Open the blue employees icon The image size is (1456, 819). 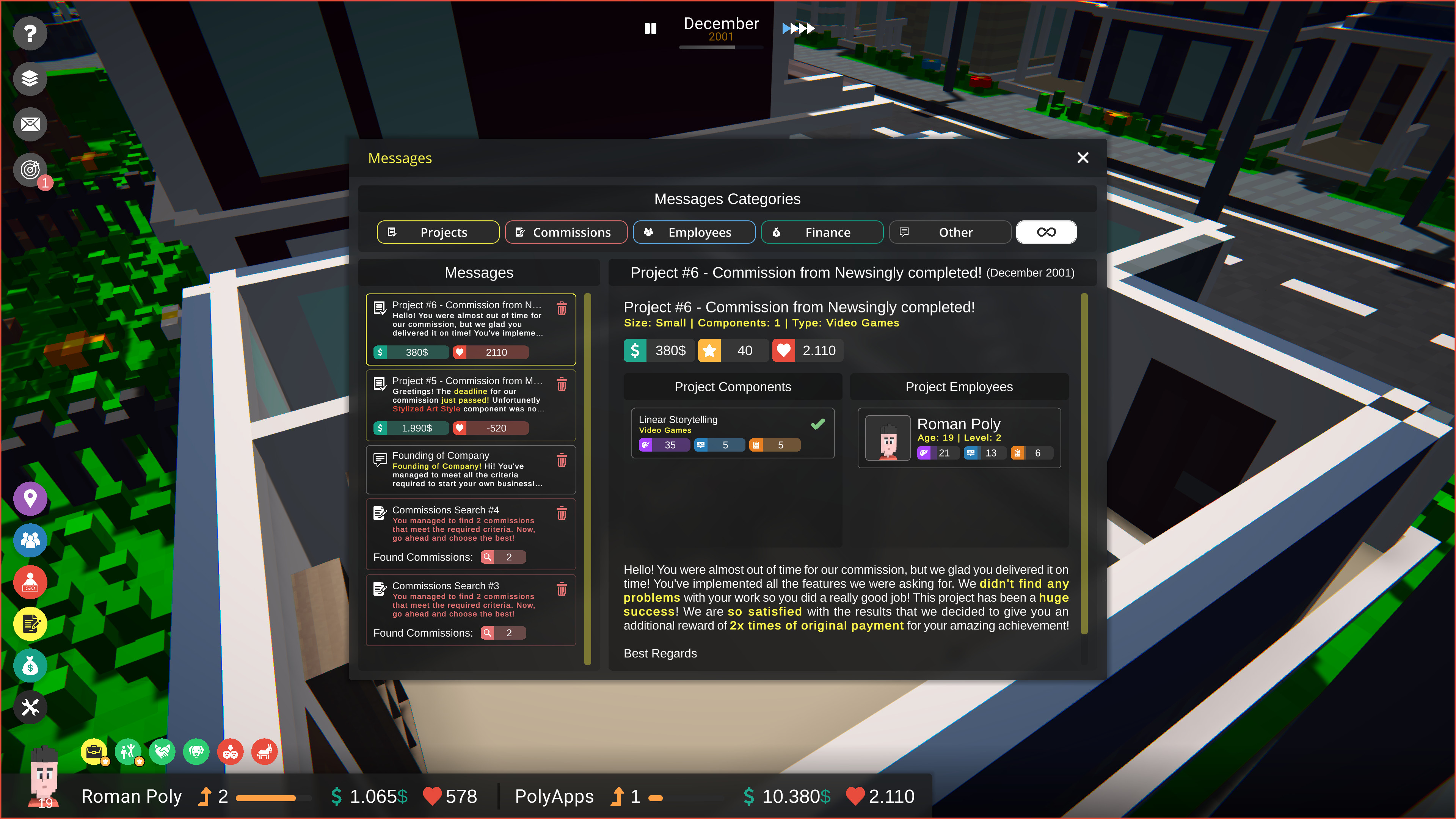(30, 540)
